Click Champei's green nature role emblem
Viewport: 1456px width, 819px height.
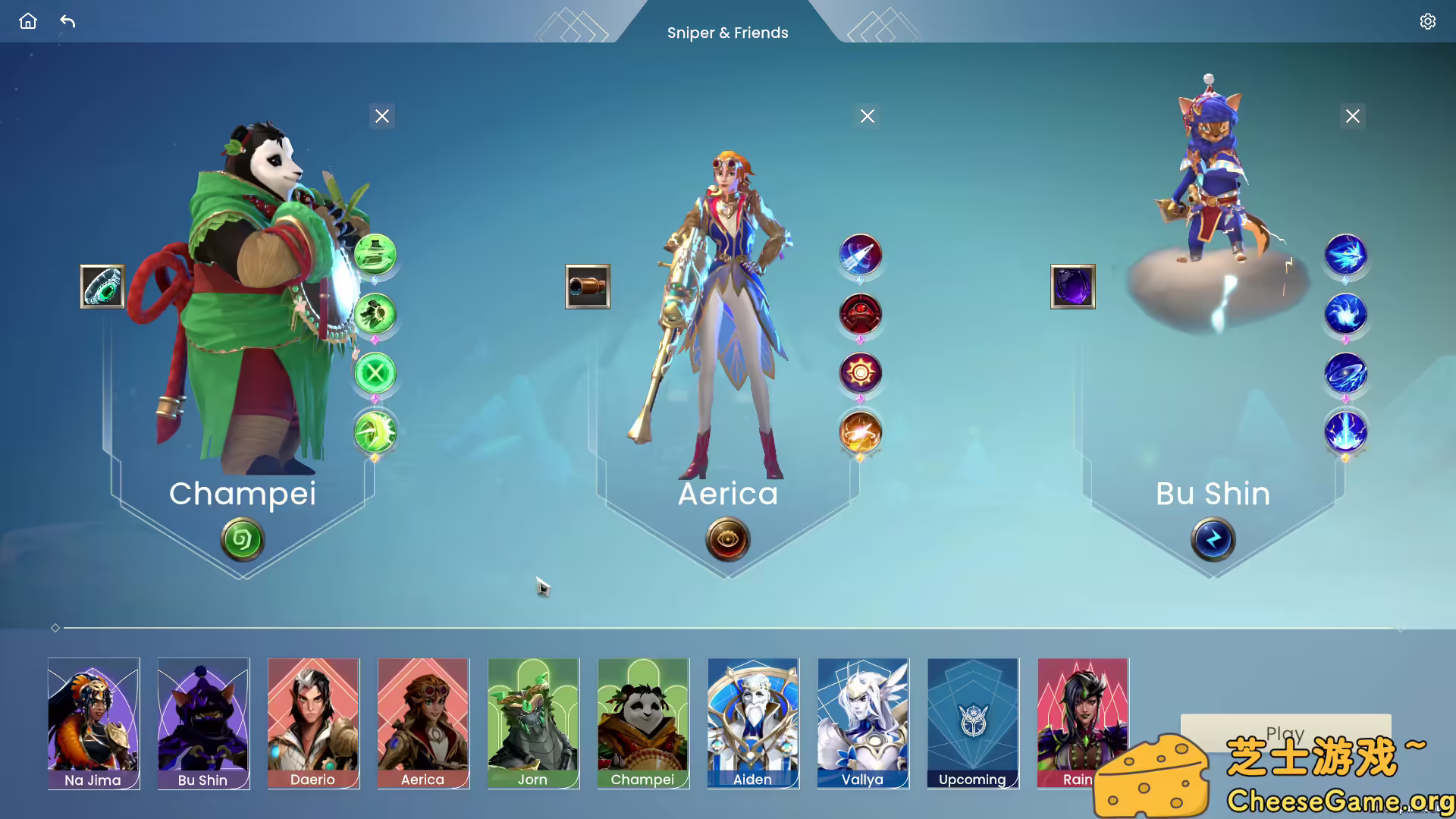pos(242,539)
